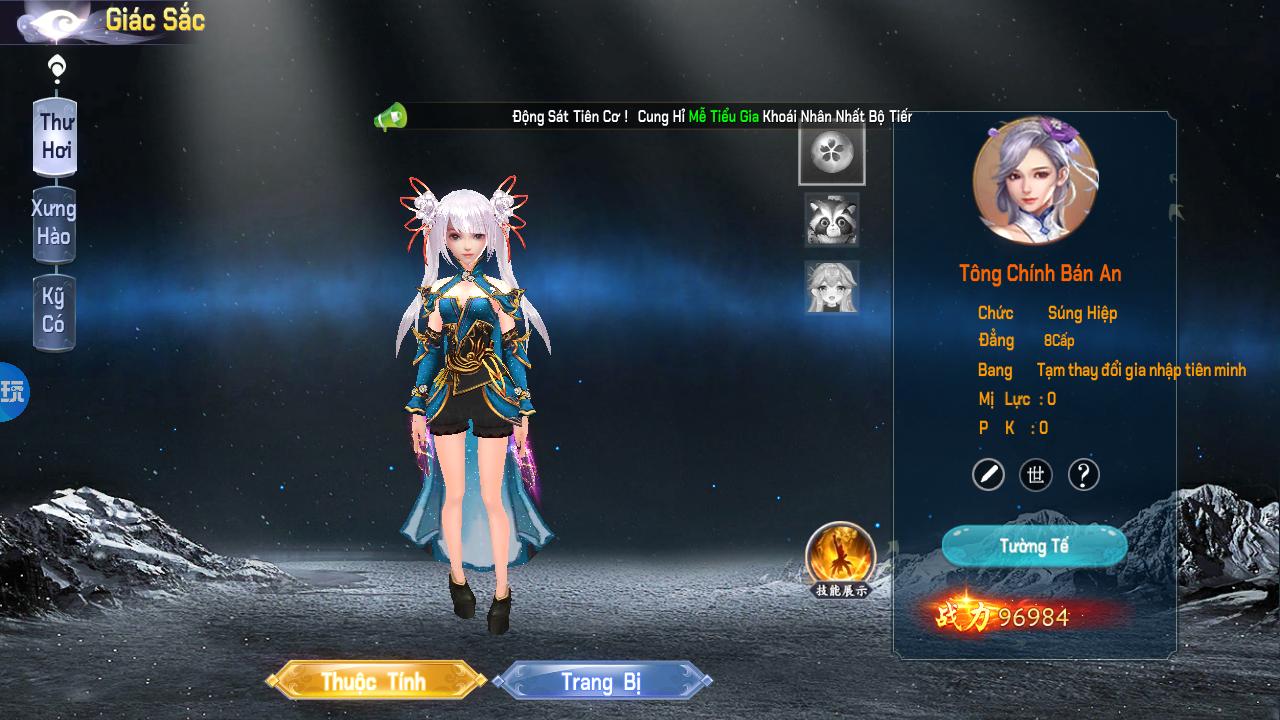Edit character name with the pencil icon
The height and width of the screenshot is (720, 1280).
(x=988, y=474)
